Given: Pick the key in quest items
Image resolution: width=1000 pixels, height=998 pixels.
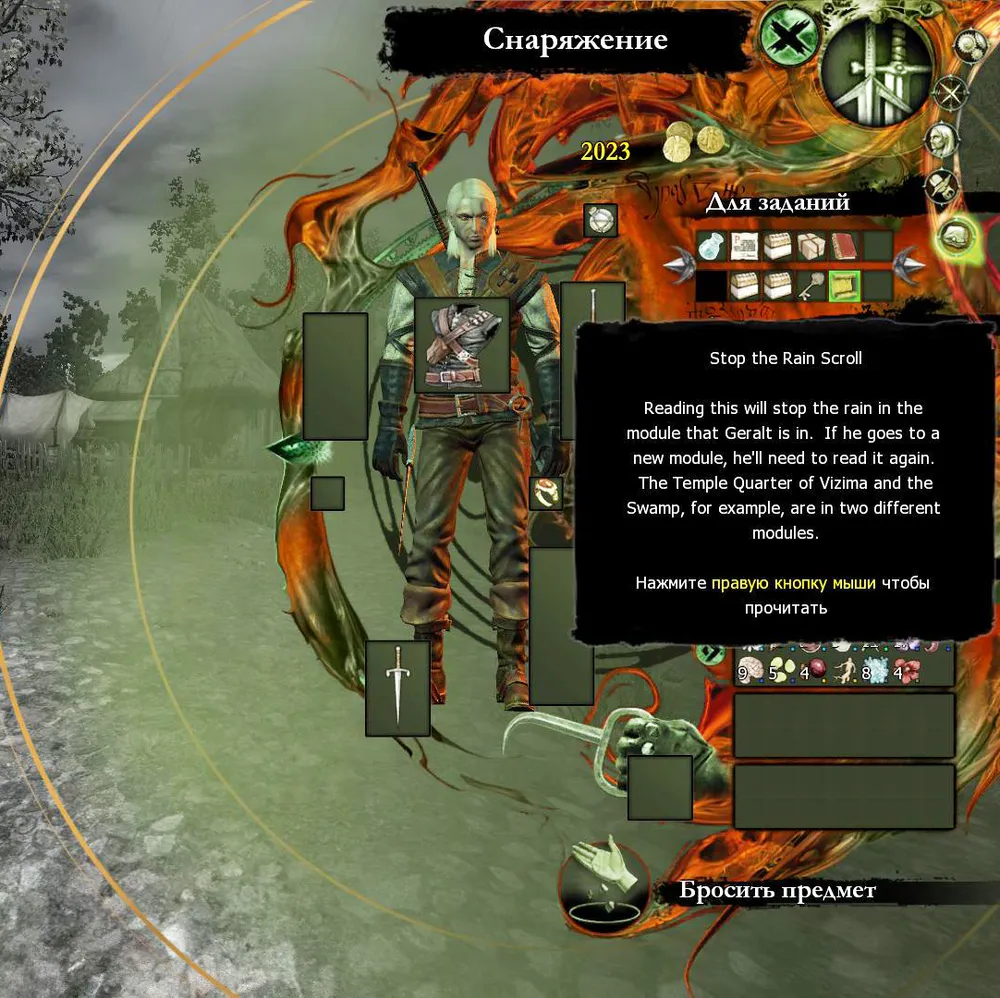Looking at the screenshot, I should (811, 286).
